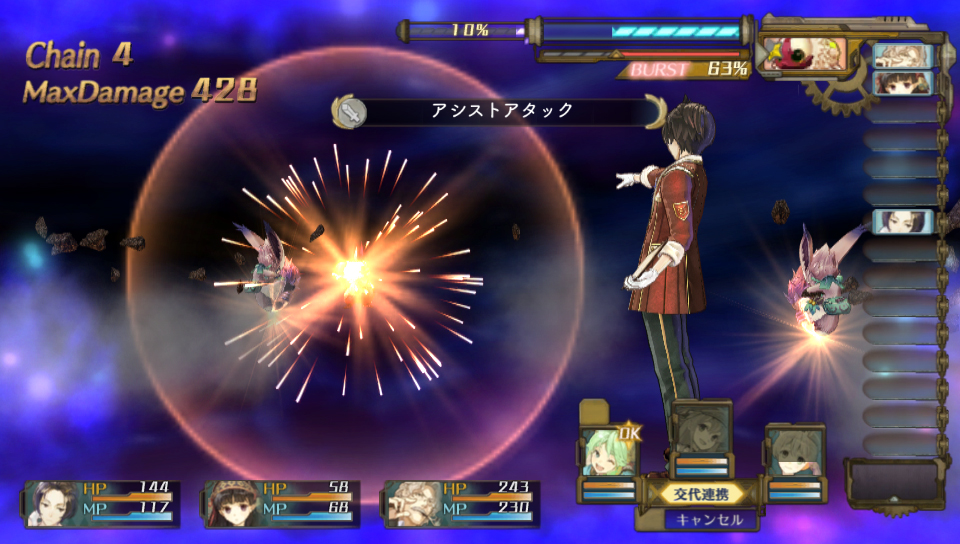This screenshot has width=960, height=544.
Task: Select the headband girl's party status panel
Action: coord(281,503)
